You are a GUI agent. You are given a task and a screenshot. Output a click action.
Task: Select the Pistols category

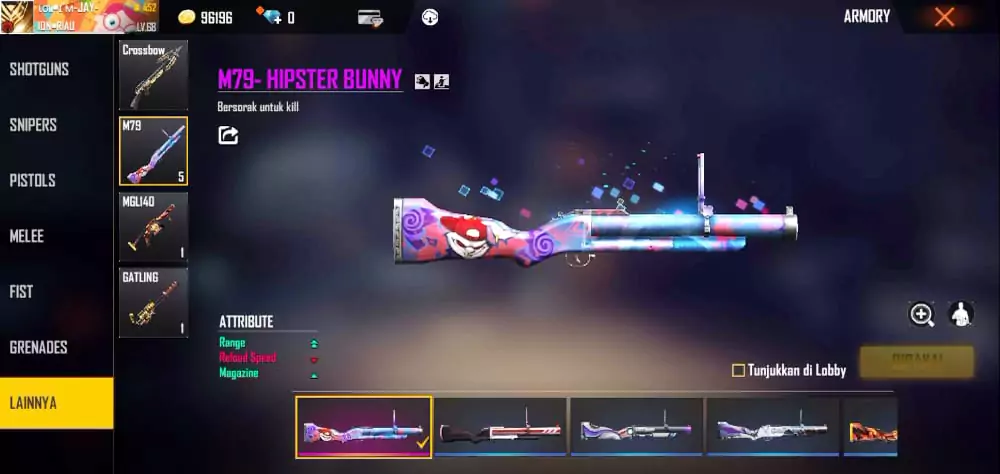(x=32, y=181)
